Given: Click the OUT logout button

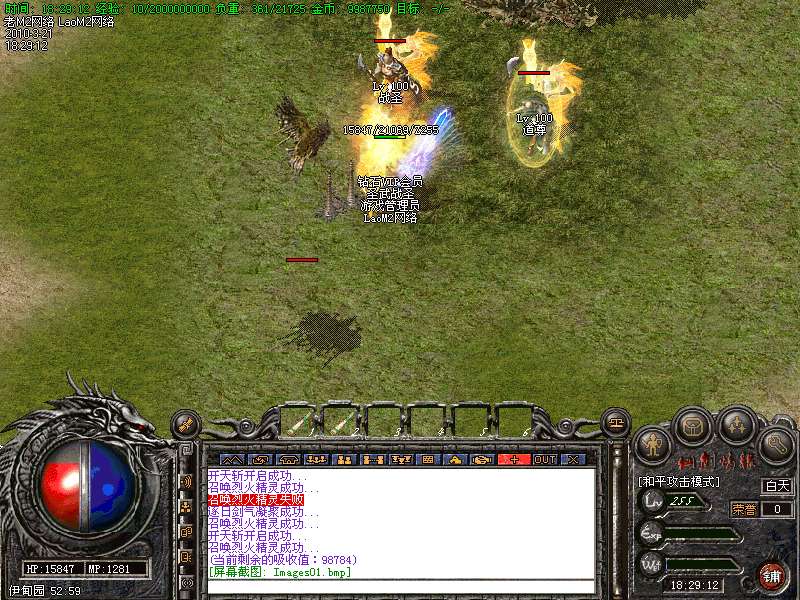Looking at the screenshot, I should (x=544, y=460).
